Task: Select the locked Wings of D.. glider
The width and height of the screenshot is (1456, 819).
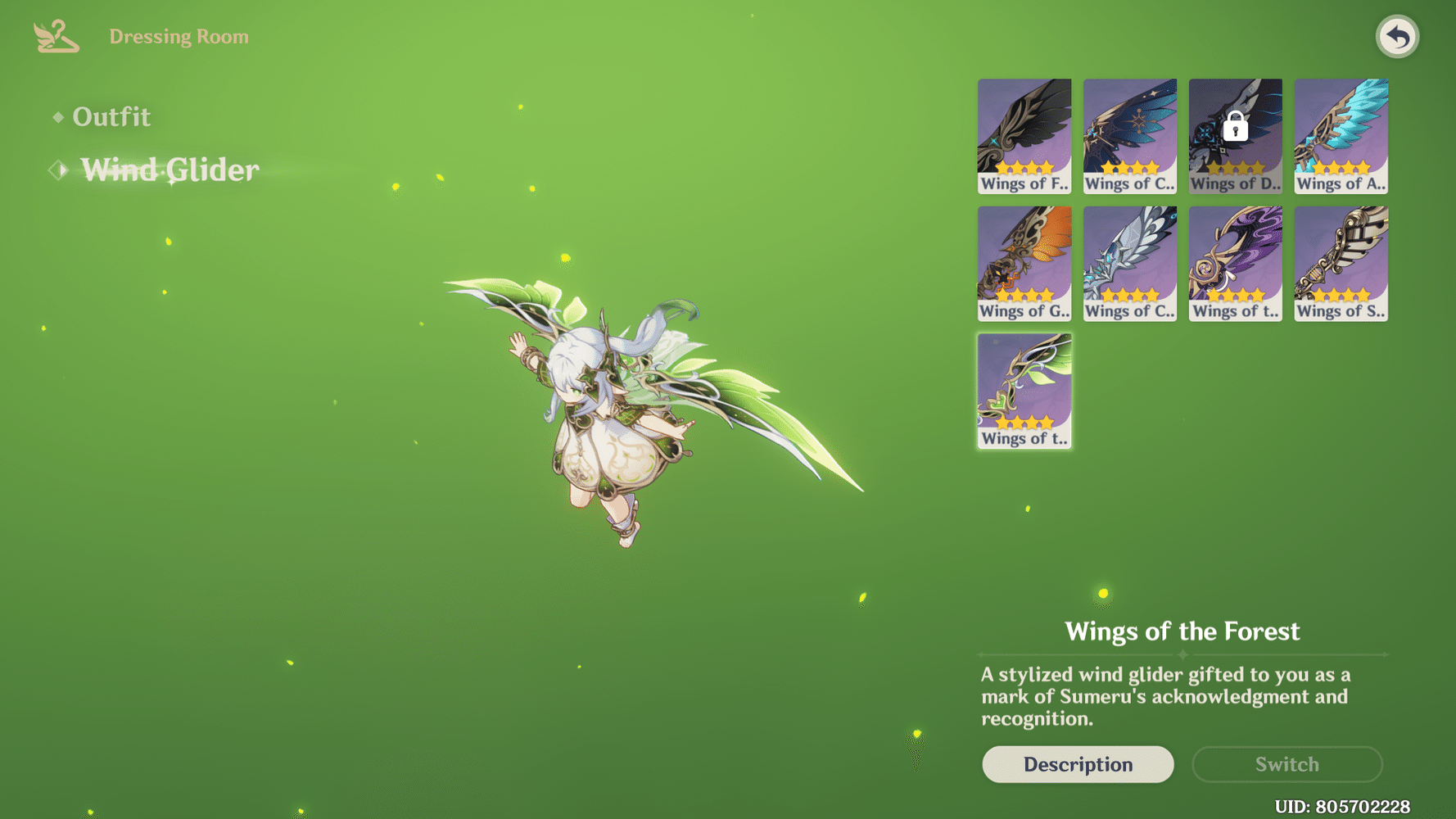Action: pyautogui.click(x=1236, y=136)
